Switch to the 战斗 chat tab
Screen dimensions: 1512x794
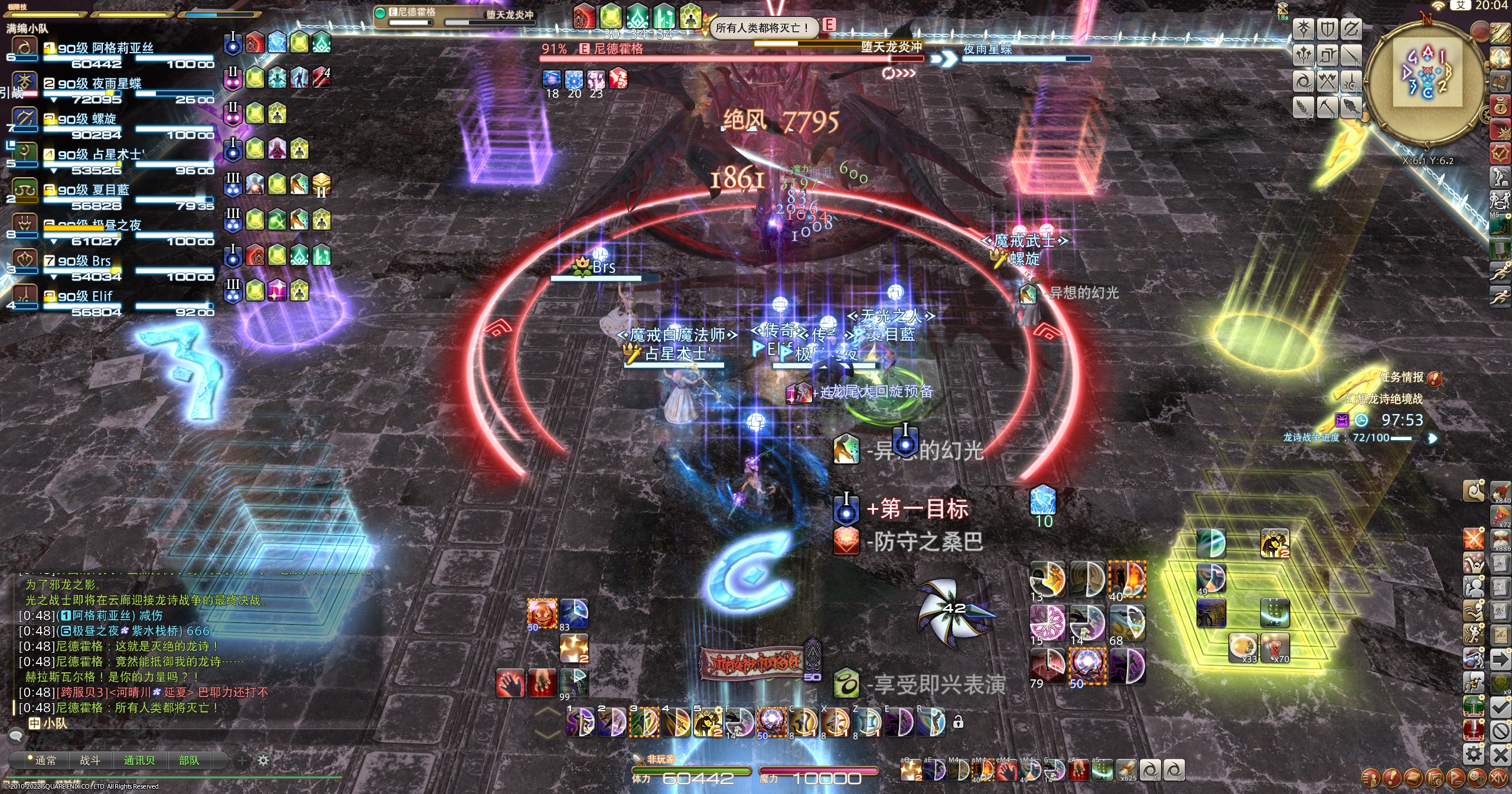pyautogui.click(x=90, y=760)
